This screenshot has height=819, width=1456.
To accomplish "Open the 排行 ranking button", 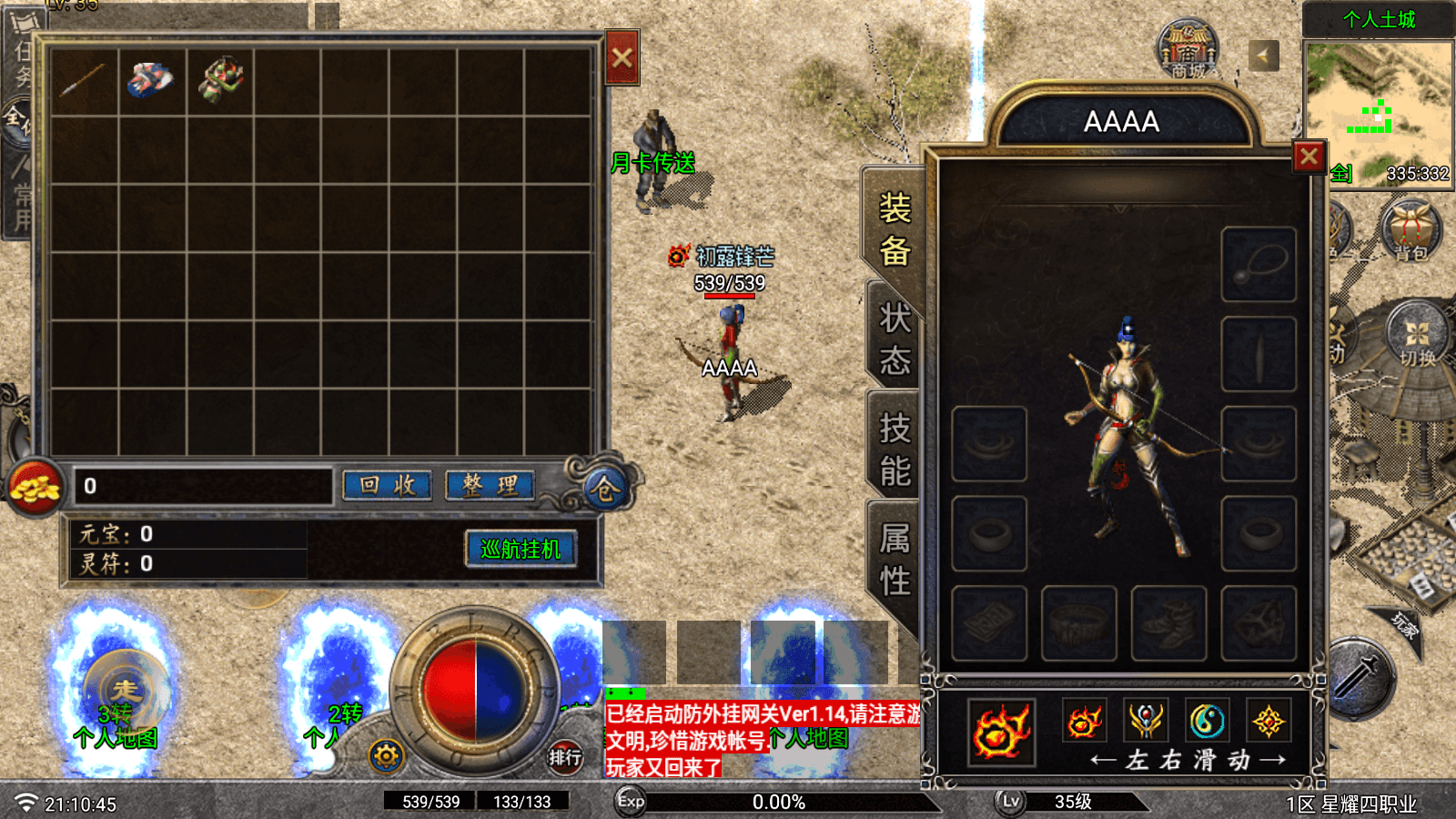I will [564, 757].
